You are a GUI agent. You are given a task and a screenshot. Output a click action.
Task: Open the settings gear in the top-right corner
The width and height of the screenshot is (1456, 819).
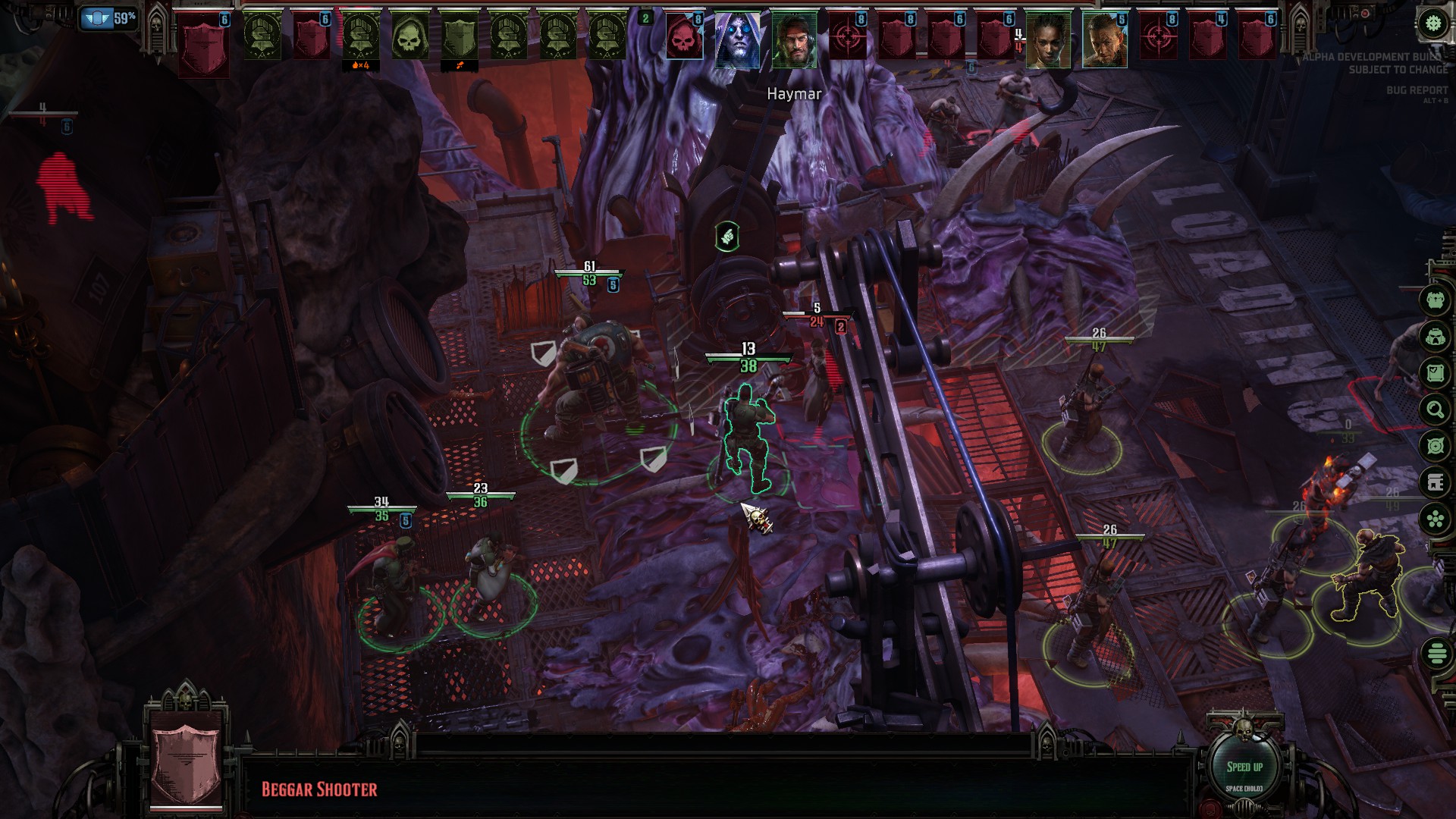(1431, 24)
